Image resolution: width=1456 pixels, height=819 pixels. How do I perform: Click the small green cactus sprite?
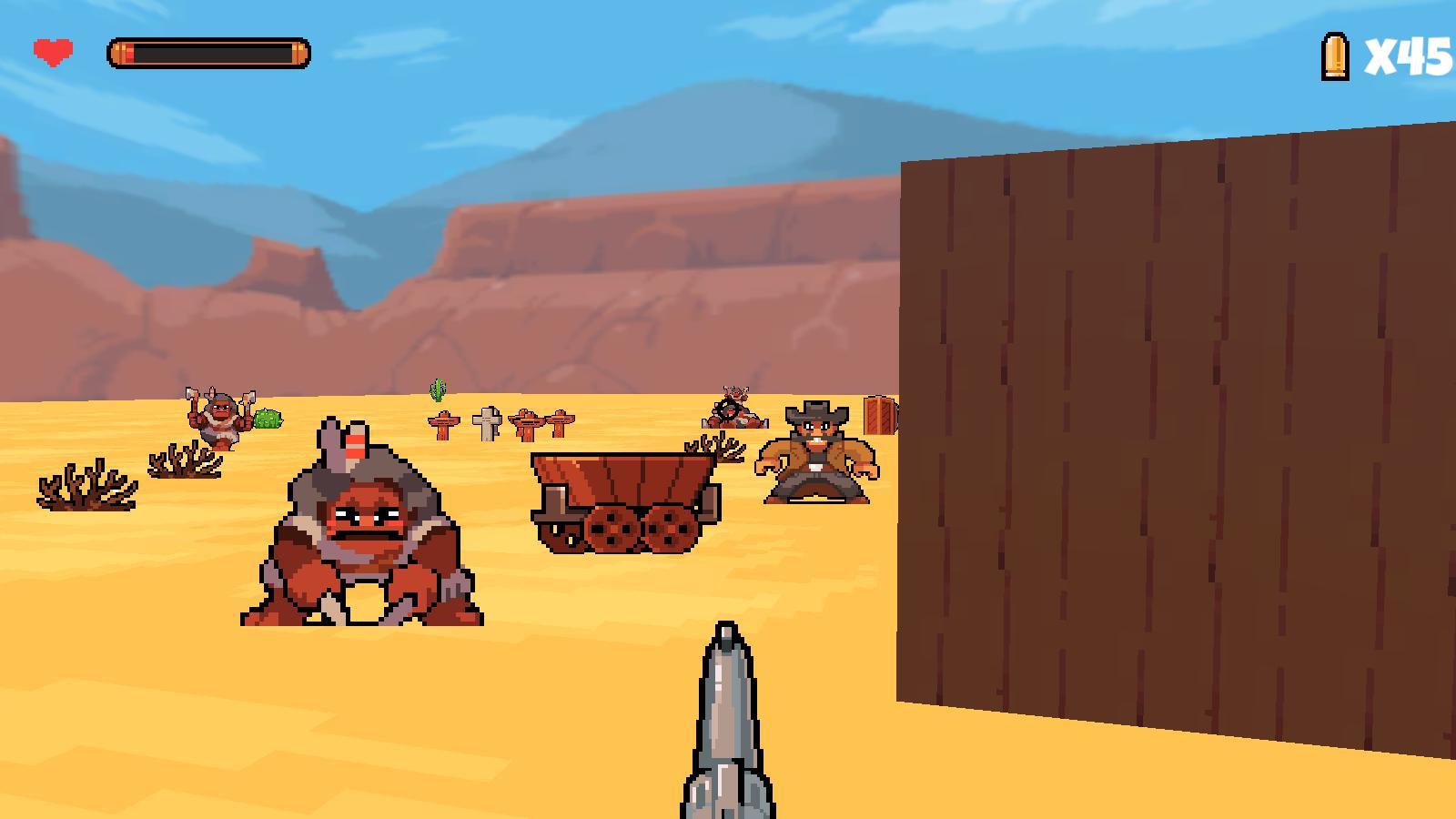click(x=438, y=389)
